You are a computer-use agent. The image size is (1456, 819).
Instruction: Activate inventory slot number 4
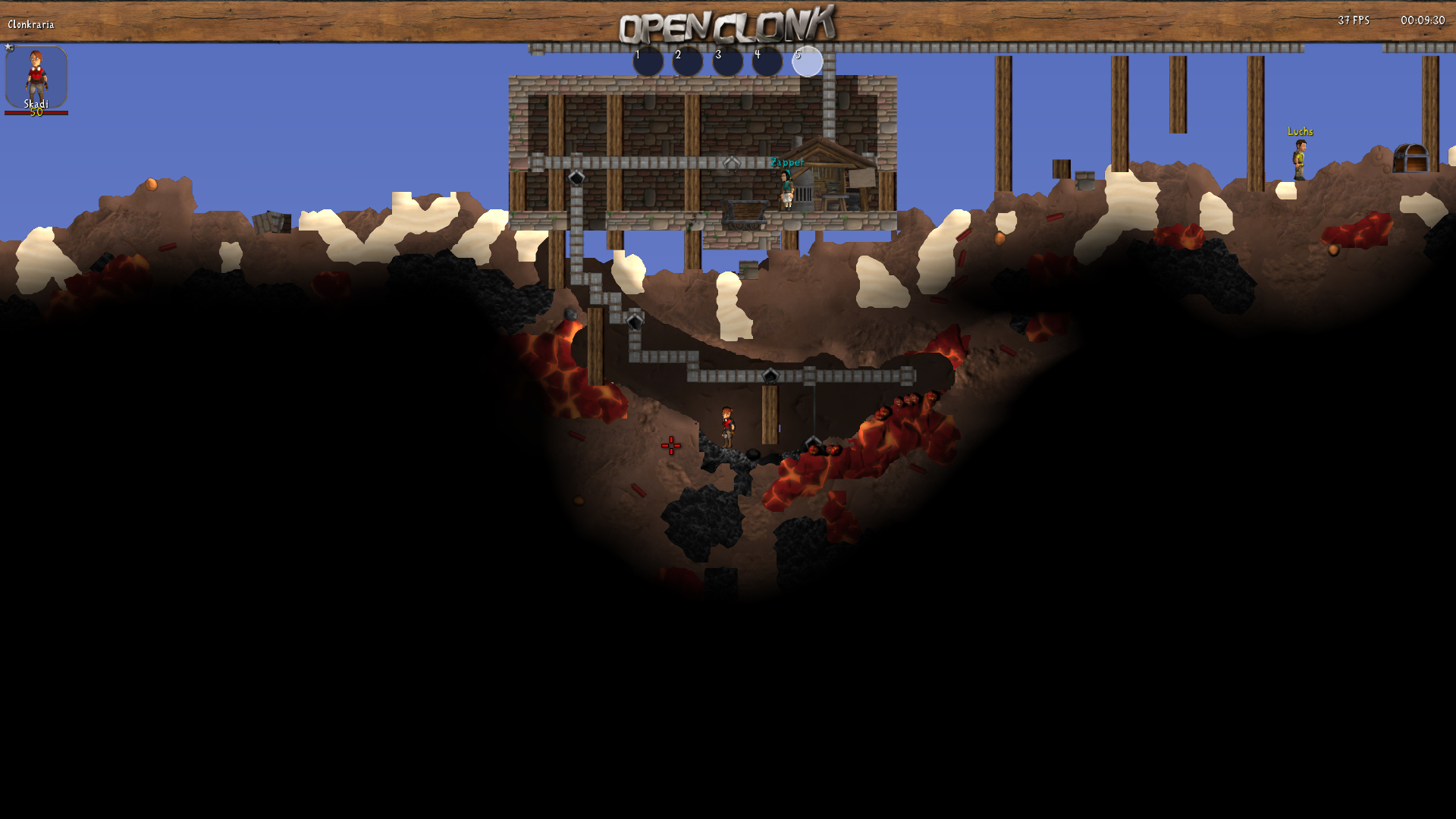(x=767, y=61)
